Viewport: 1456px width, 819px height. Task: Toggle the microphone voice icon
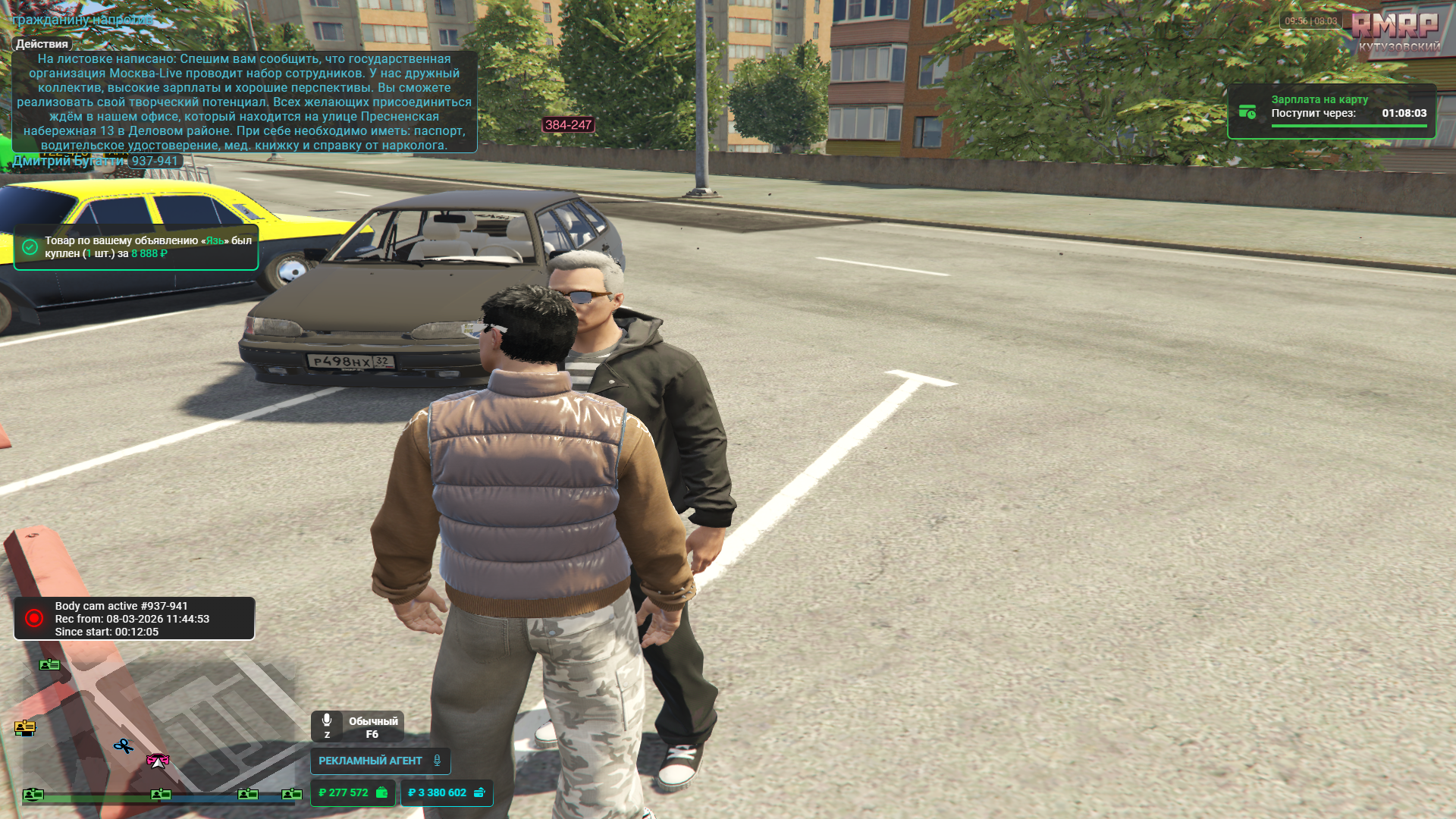(x=327, y=720)
